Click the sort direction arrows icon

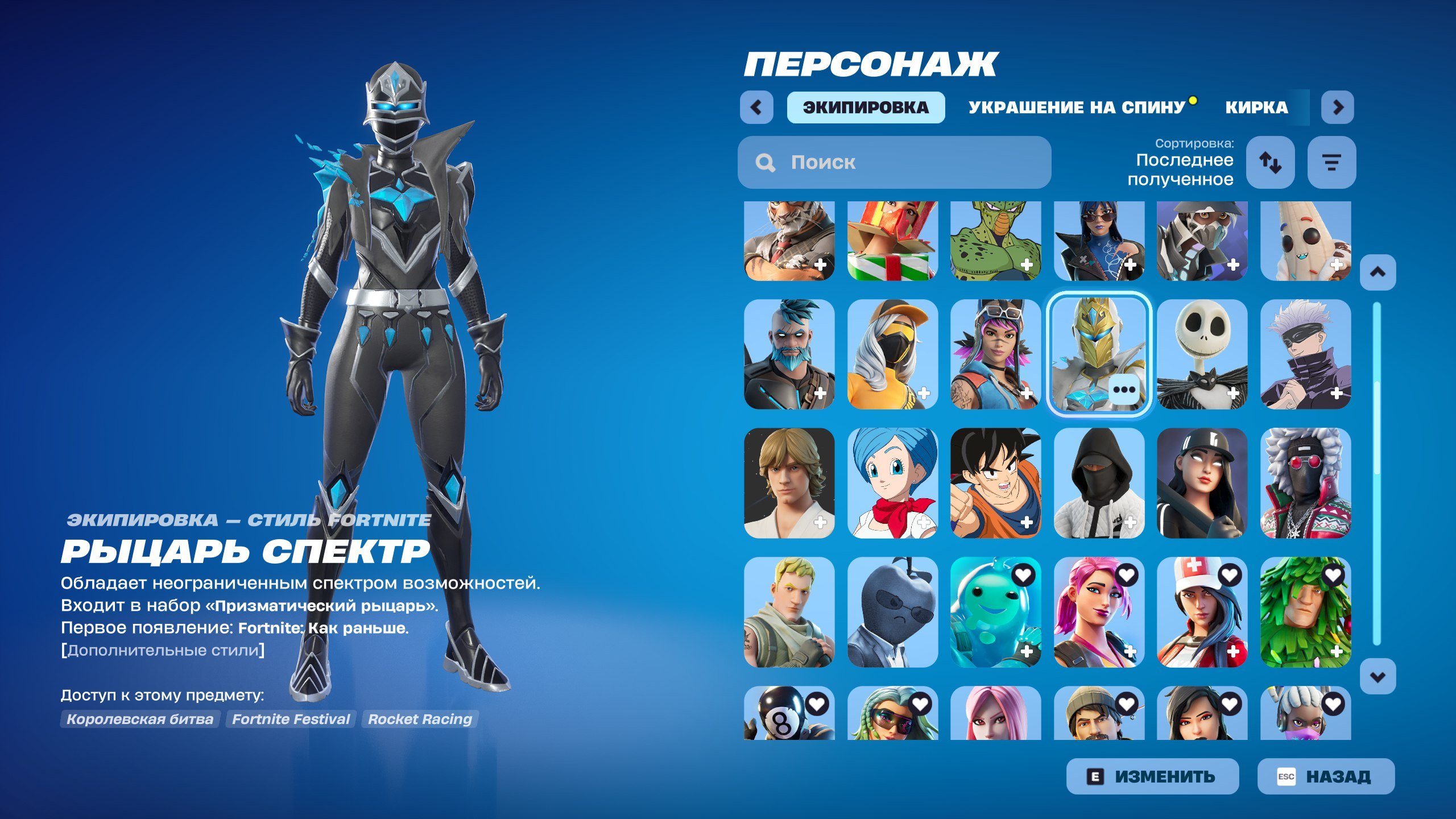point(1271,164)
